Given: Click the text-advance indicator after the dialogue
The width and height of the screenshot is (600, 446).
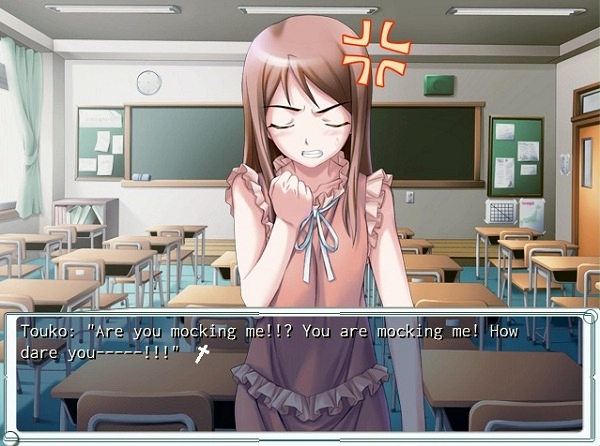Looking at the screenshot, I should 201,353.
